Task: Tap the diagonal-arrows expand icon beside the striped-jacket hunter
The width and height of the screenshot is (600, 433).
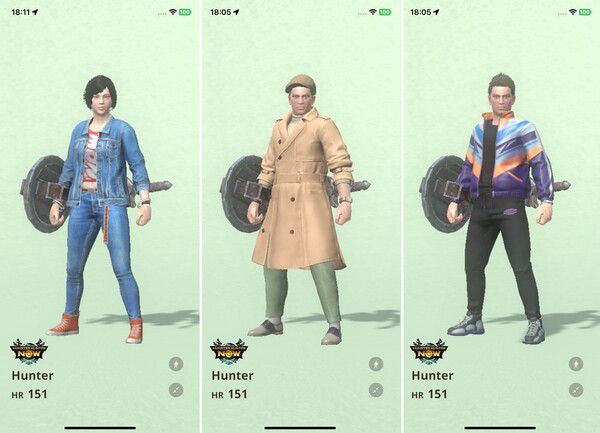Action: coord(577,390)
